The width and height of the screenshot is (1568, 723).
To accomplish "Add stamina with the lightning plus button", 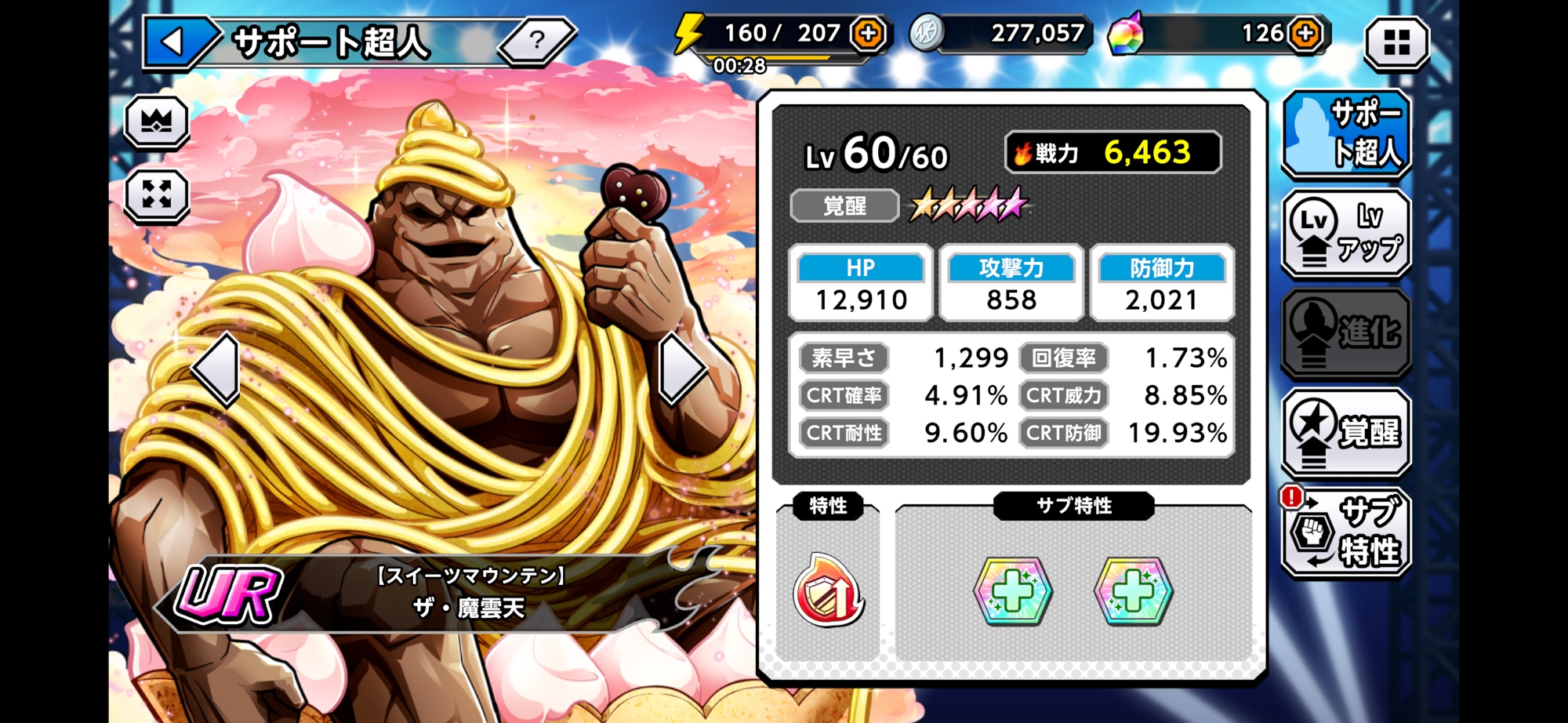I will pos(869,34).
